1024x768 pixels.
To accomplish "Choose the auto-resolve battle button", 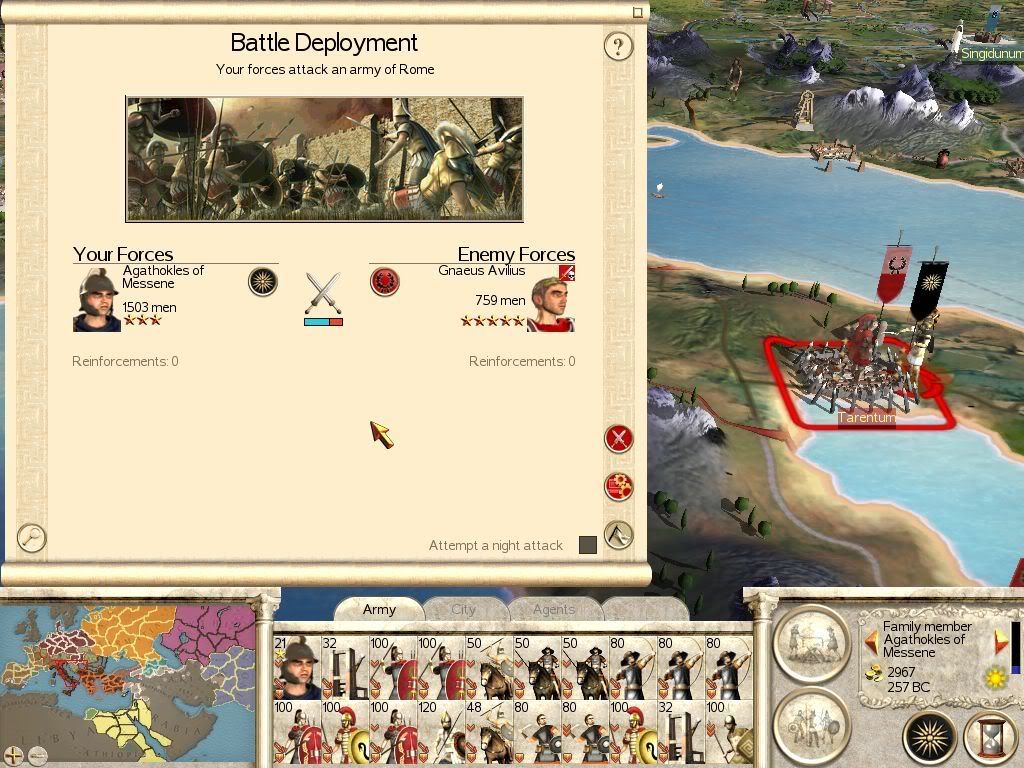I will pyautogui.click(x=619, y=487).
